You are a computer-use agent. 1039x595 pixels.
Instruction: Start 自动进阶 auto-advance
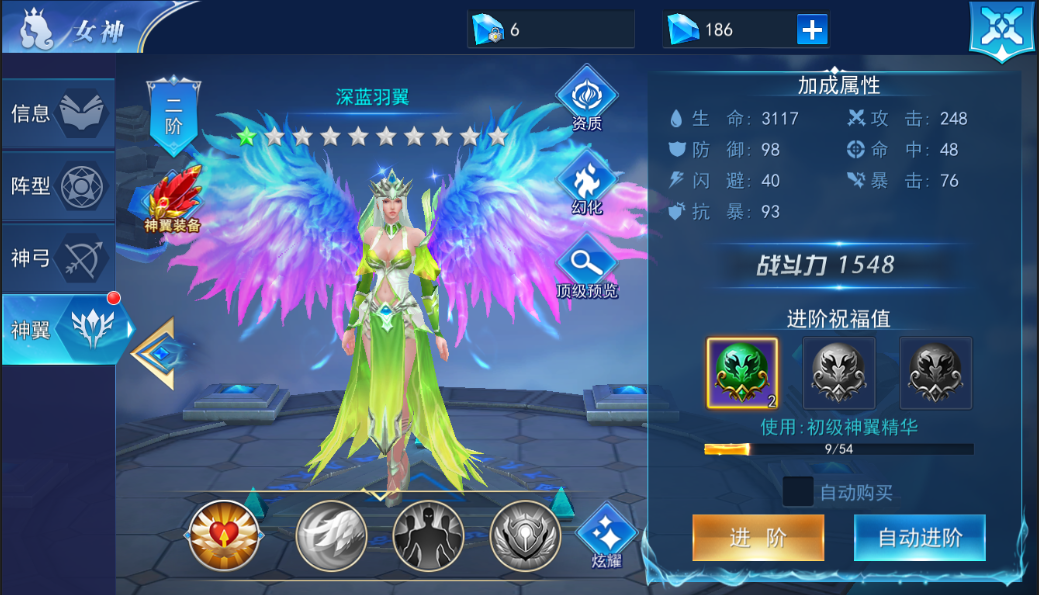pos(920,538)
